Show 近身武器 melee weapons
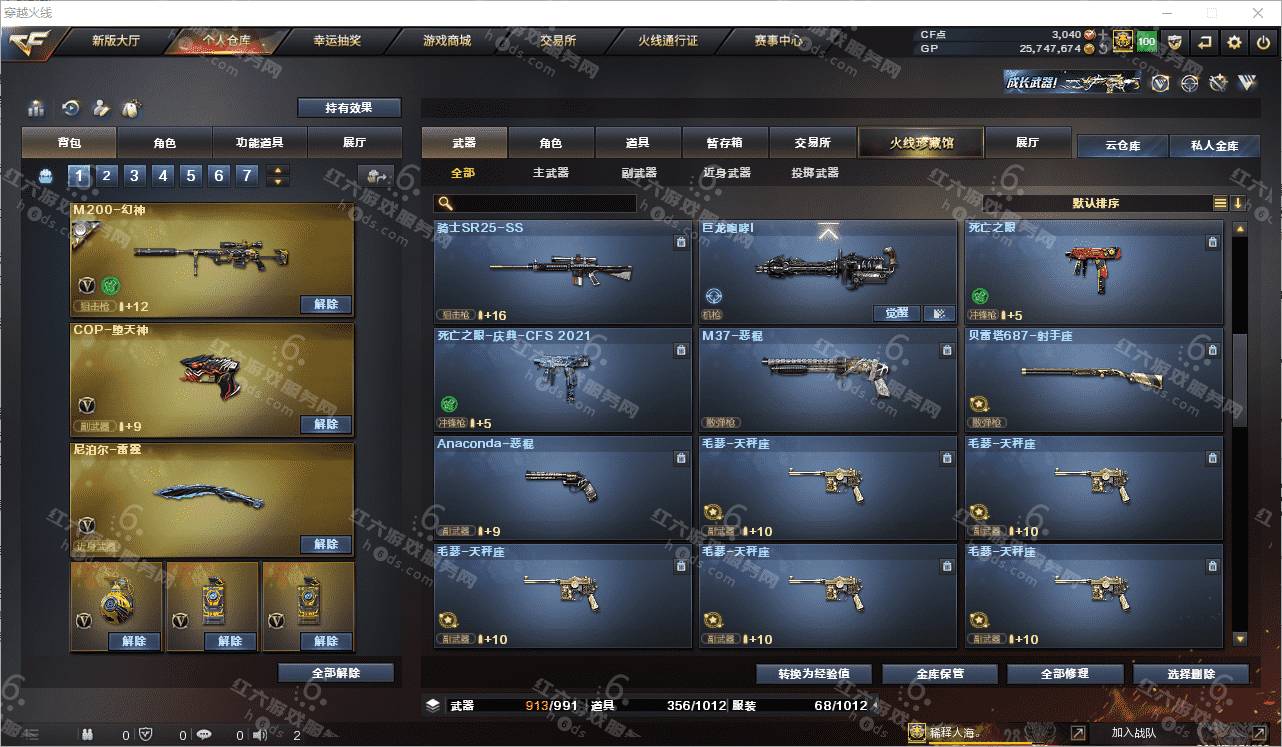The height and width of the screenshot is (747, 1282). point(726,173)
